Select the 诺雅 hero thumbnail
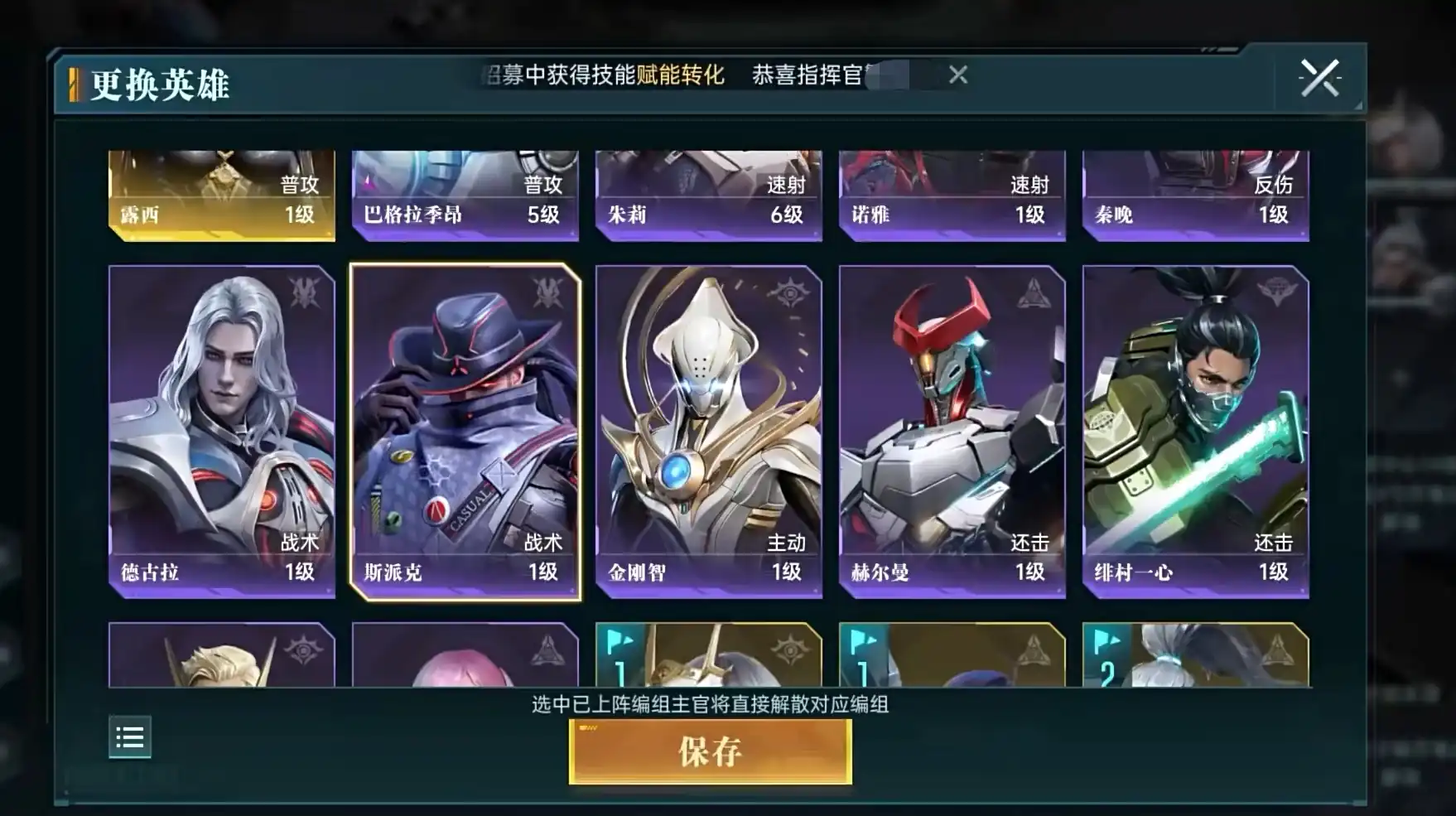Viewport: 1456px width, 816px height. [x=951, y=195]
